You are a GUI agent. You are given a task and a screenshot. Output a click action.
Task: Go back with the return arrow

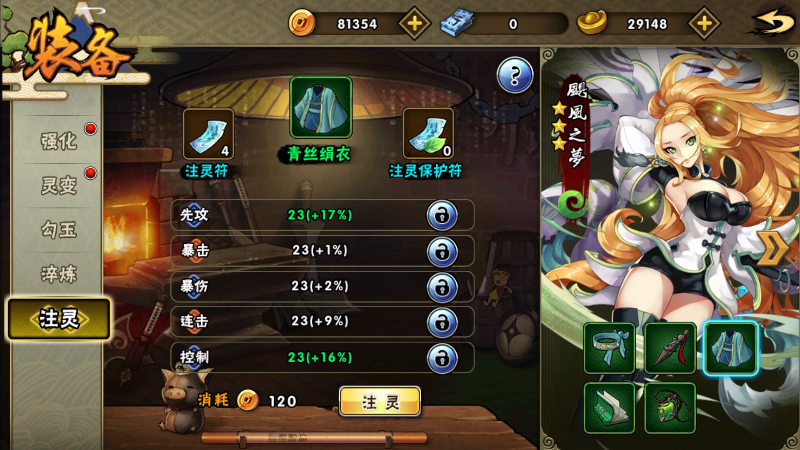point(771,22)
